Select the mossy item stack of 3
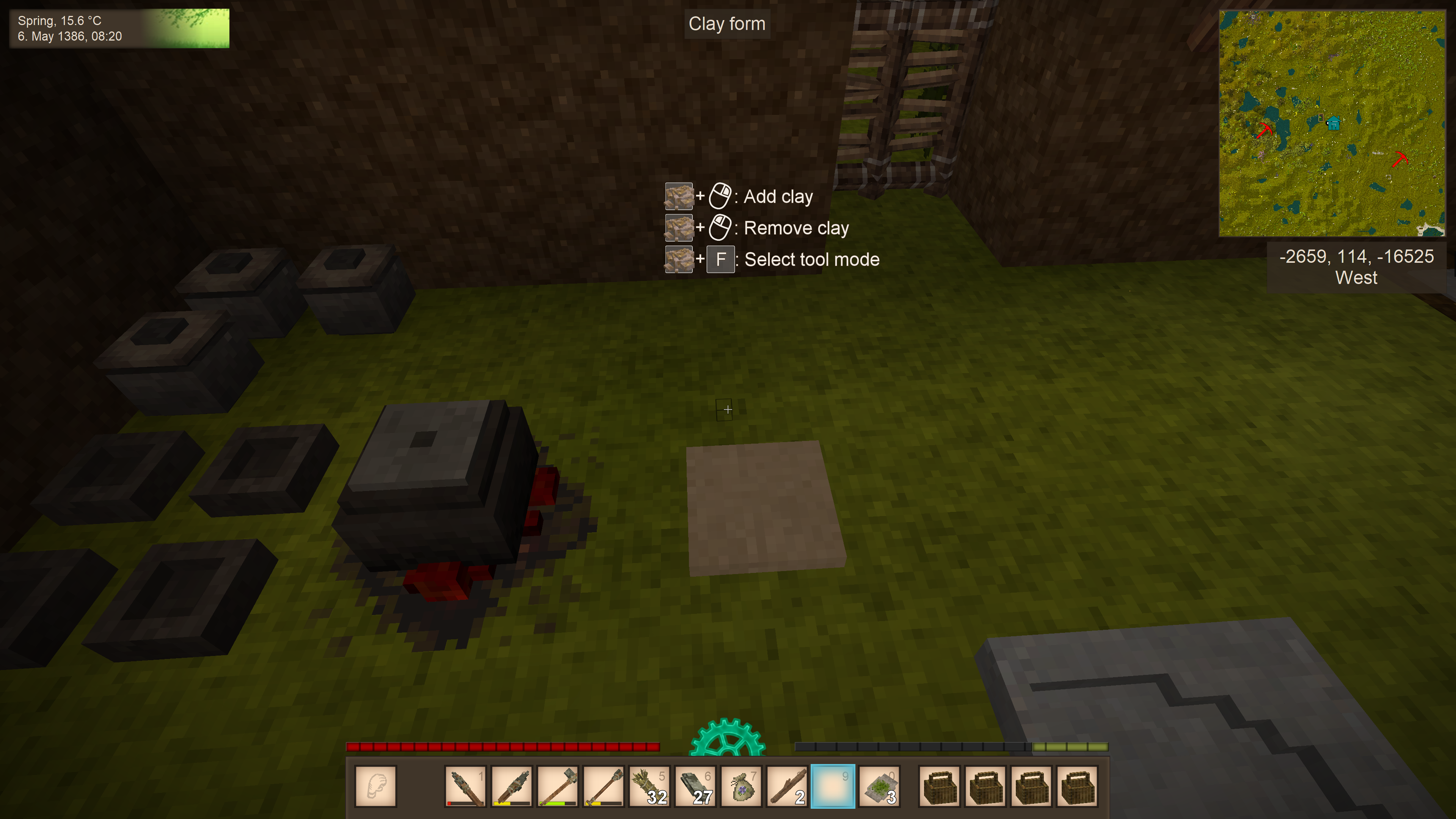 (x=879, y=786)
